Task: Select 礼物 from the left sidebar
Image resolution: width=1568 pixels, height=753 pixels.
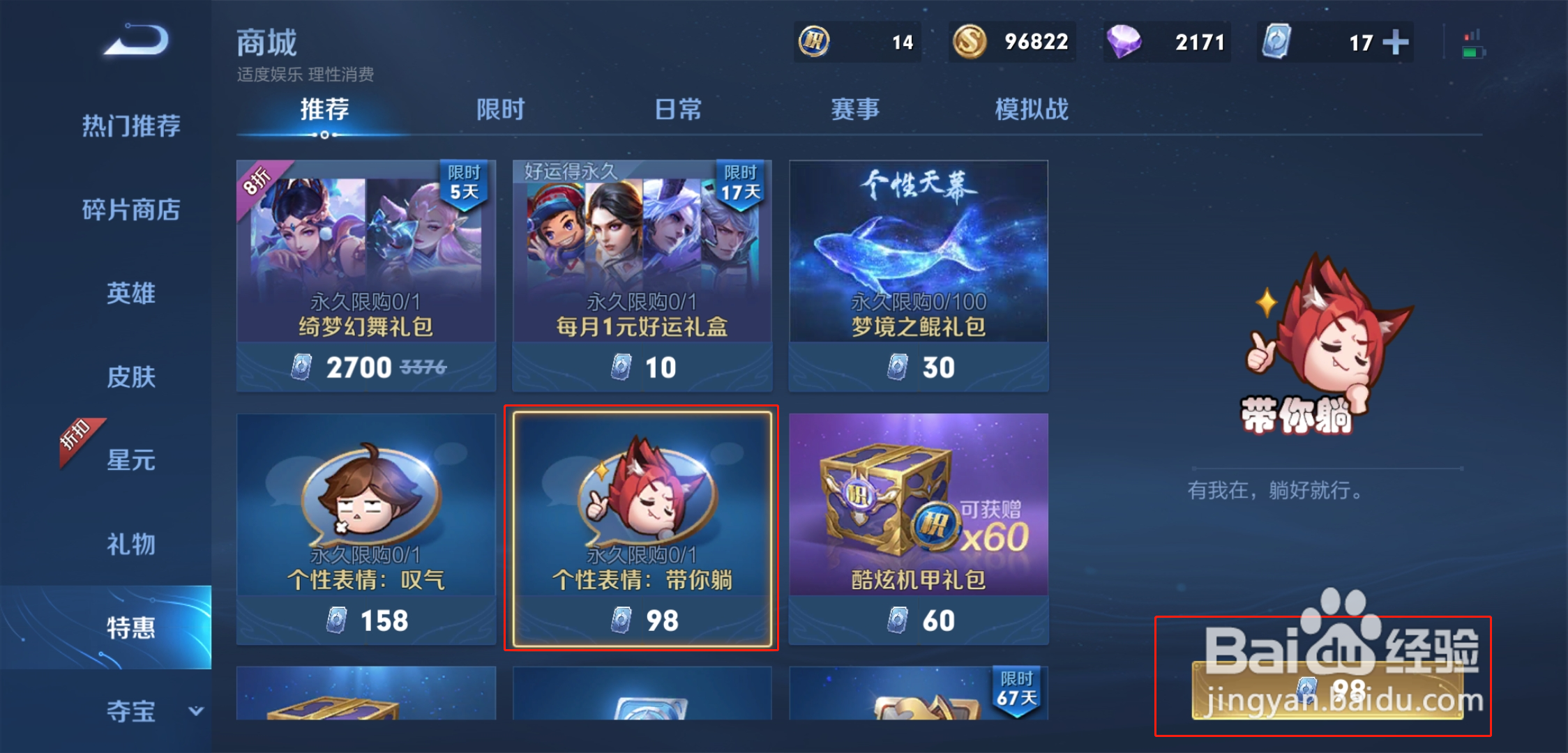Action: [131, 545]
